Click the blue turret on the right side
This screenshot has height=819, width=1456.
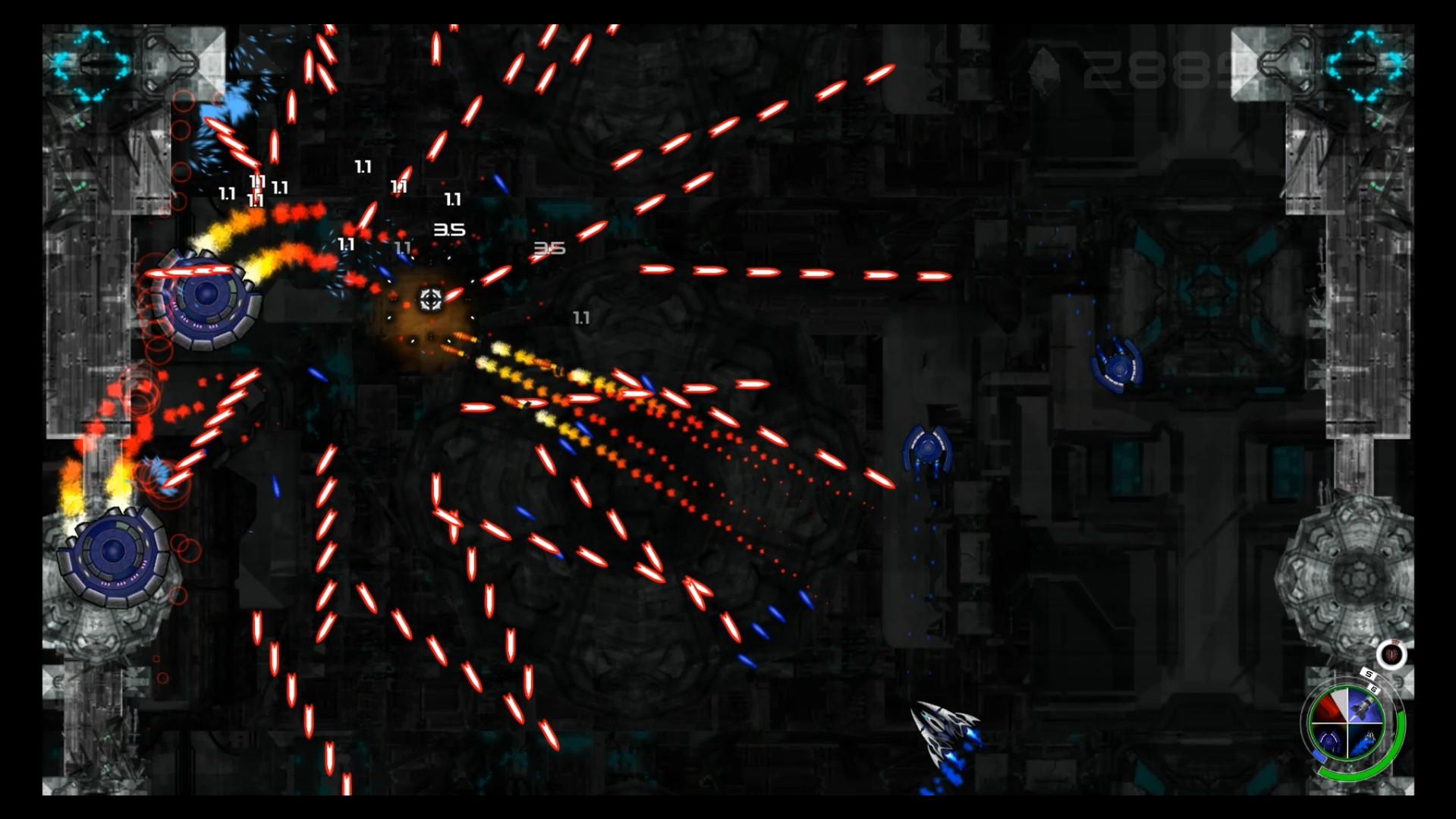(x=927, y=448)
